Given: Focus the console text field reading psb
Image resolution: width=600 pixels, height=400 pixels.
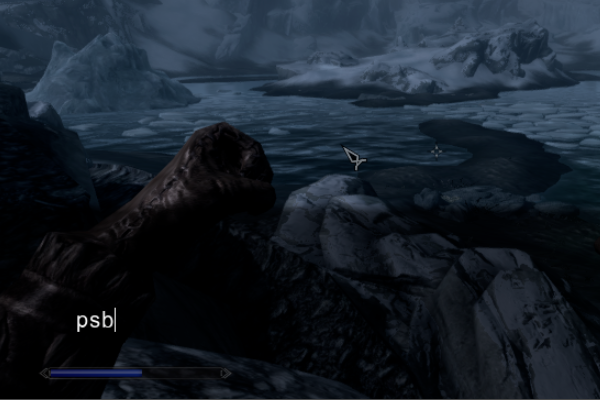Looking at the screenshot, I should coord(96,321).
